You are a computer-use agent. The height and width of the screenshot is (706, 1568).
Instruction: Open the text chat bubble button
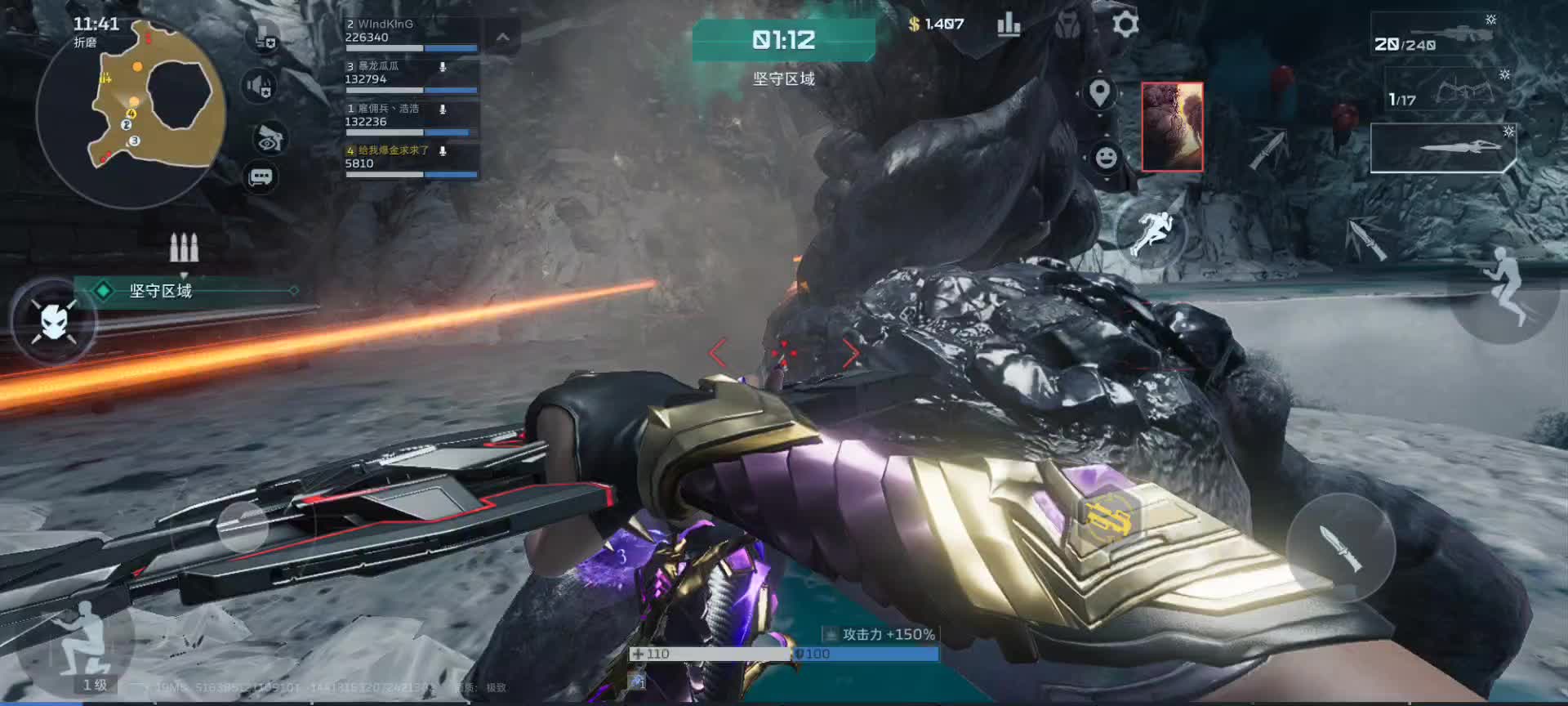(x=261, y=176)
